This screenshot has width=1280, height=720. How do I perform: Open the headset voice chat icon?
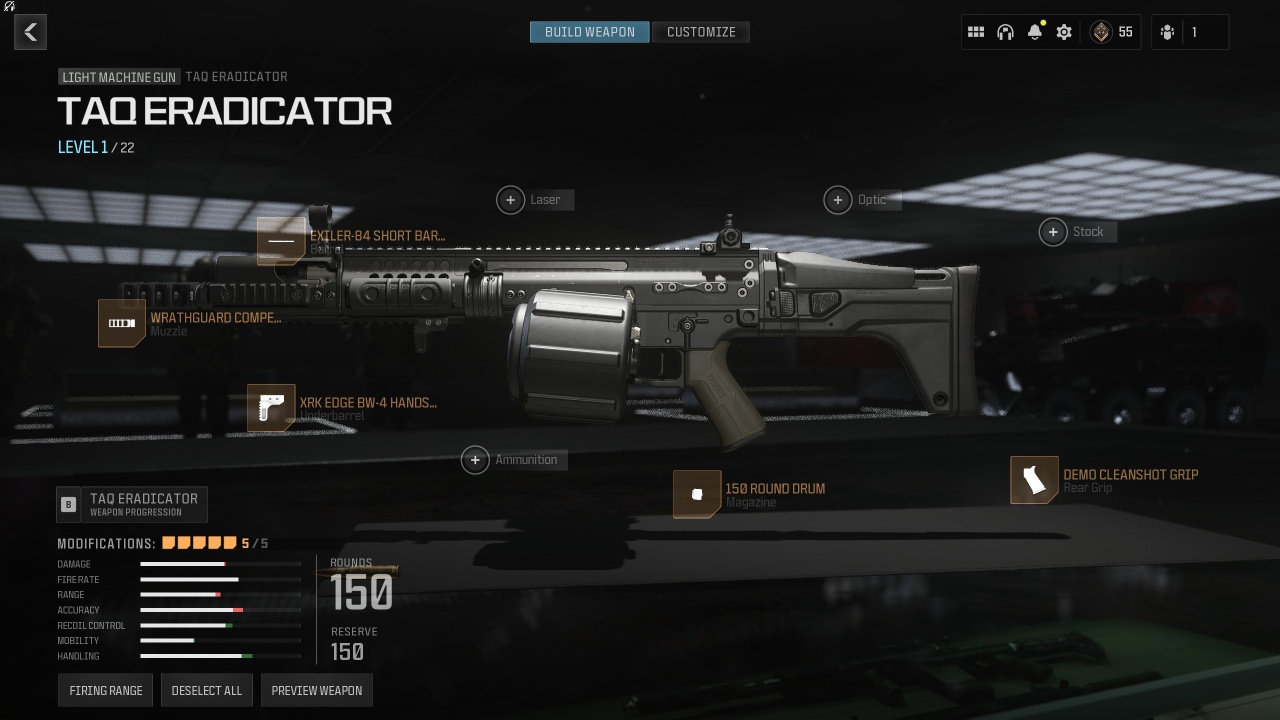(x=1005, y=32)
